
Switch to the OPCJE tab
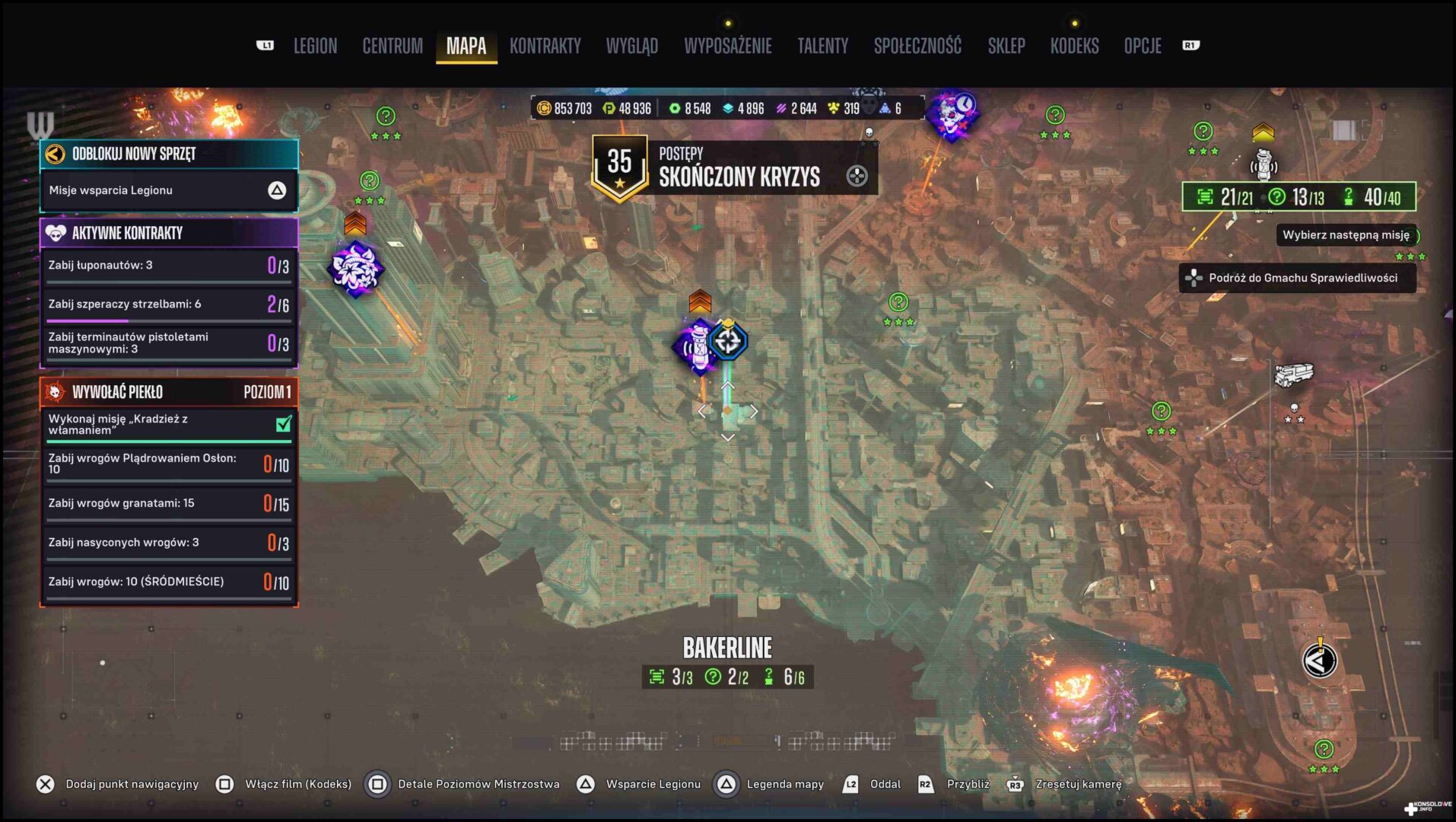pos(1142,46)
